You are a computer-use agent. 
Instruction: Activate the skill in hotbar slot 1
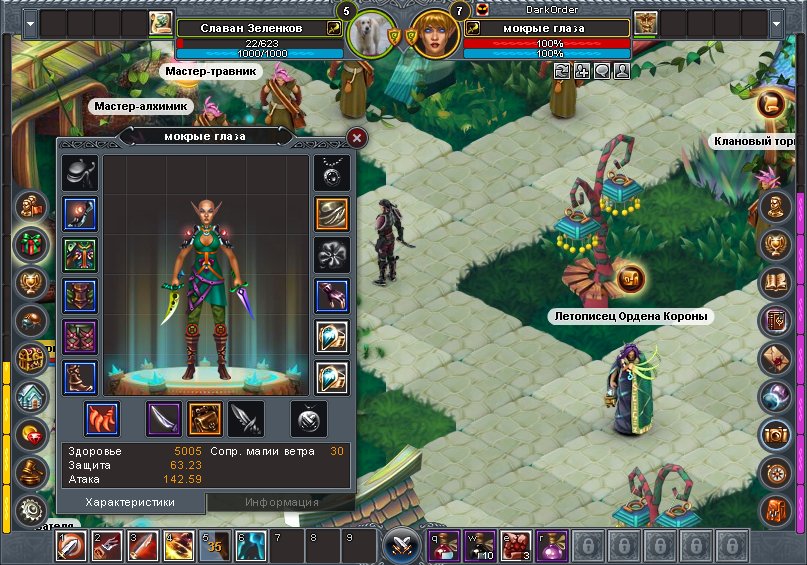pos(72,546)
